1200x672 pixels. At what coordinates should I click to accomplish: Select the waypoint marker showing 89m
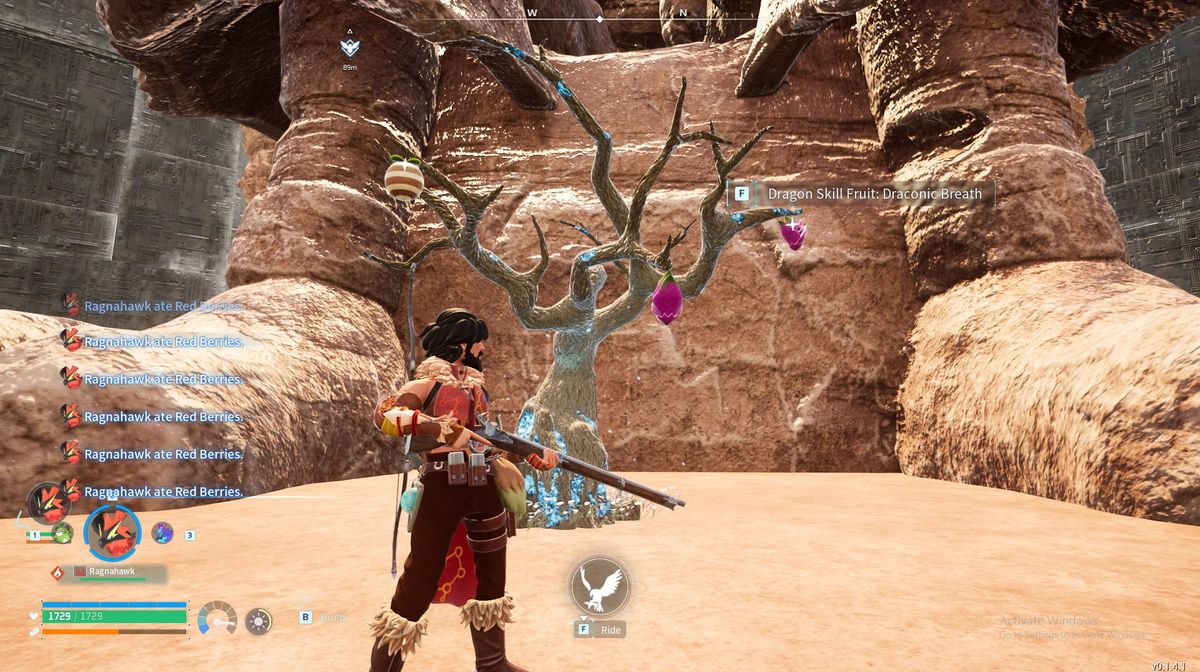(x=349, y=47)
